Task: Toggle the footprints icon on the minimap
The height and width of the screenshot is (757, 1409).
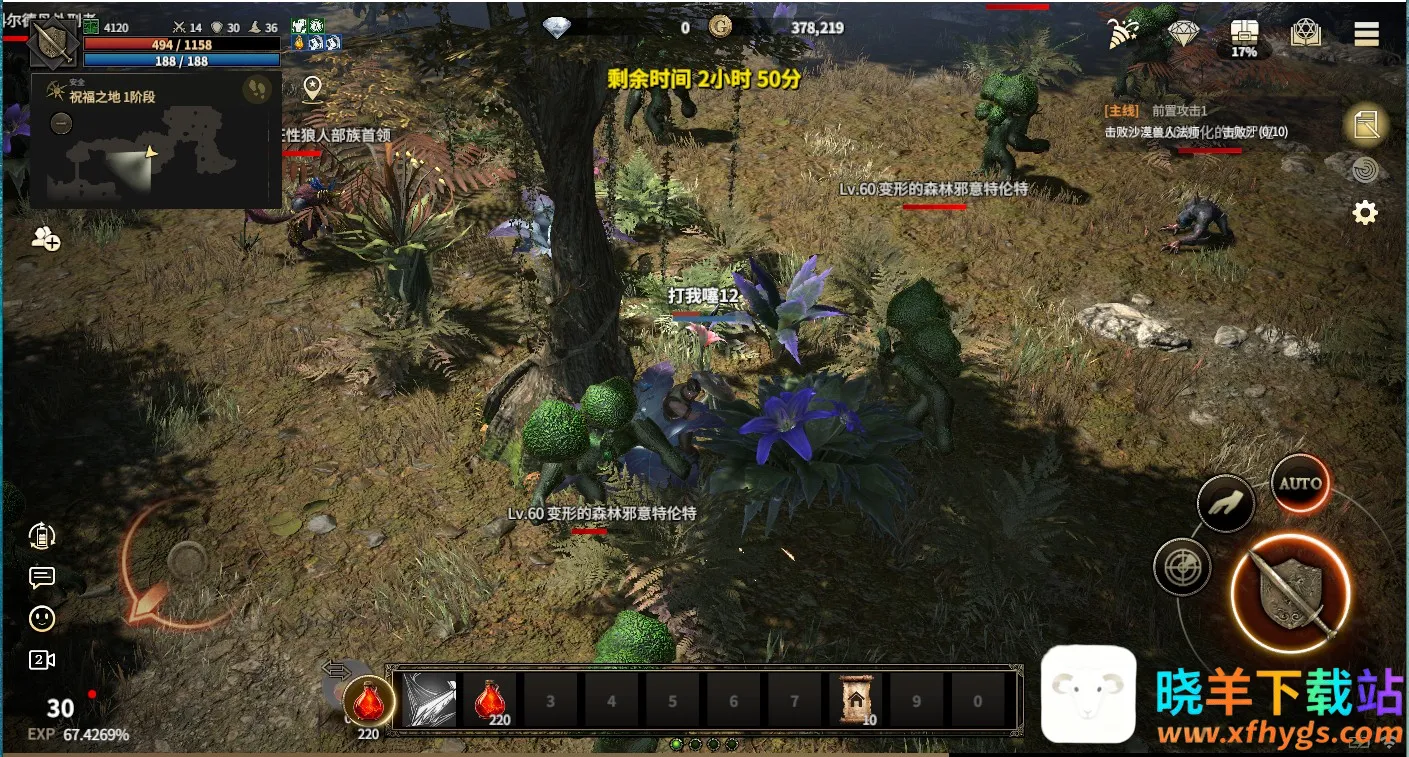Action: coord(257,89)
